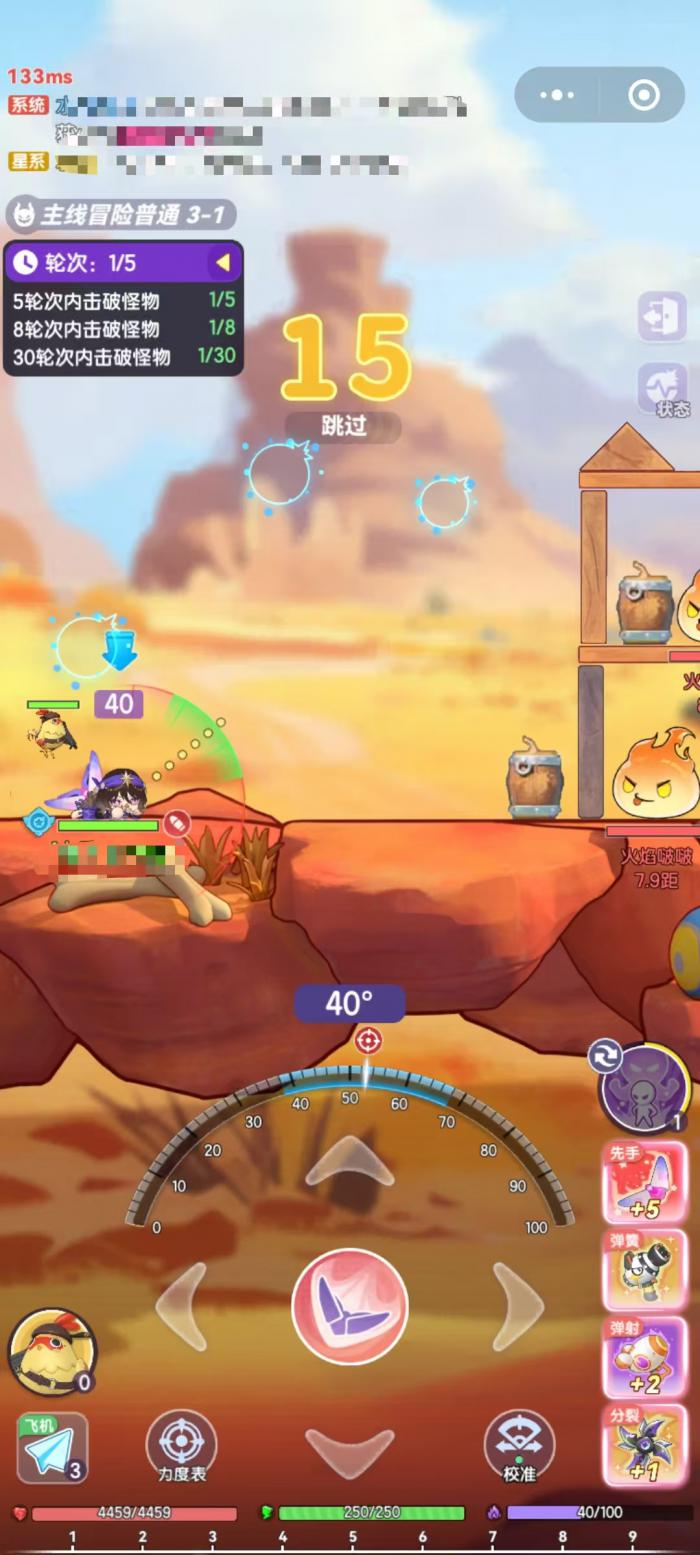Skip the turn with the 跳过 button
700x1555 pixels.
[344, 426]
